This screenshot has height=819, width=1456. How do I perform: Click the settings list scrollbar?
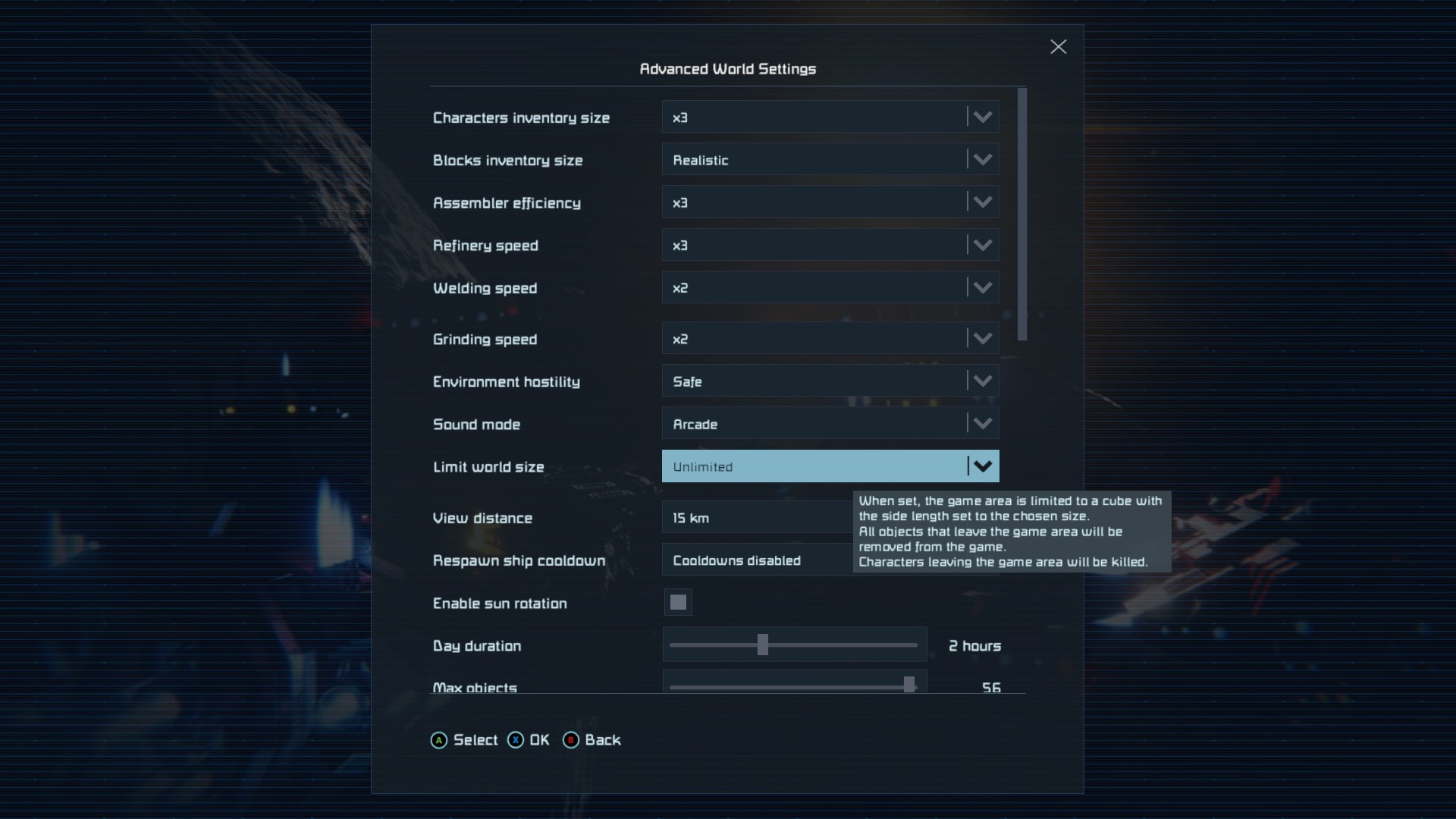(1022, 214)
